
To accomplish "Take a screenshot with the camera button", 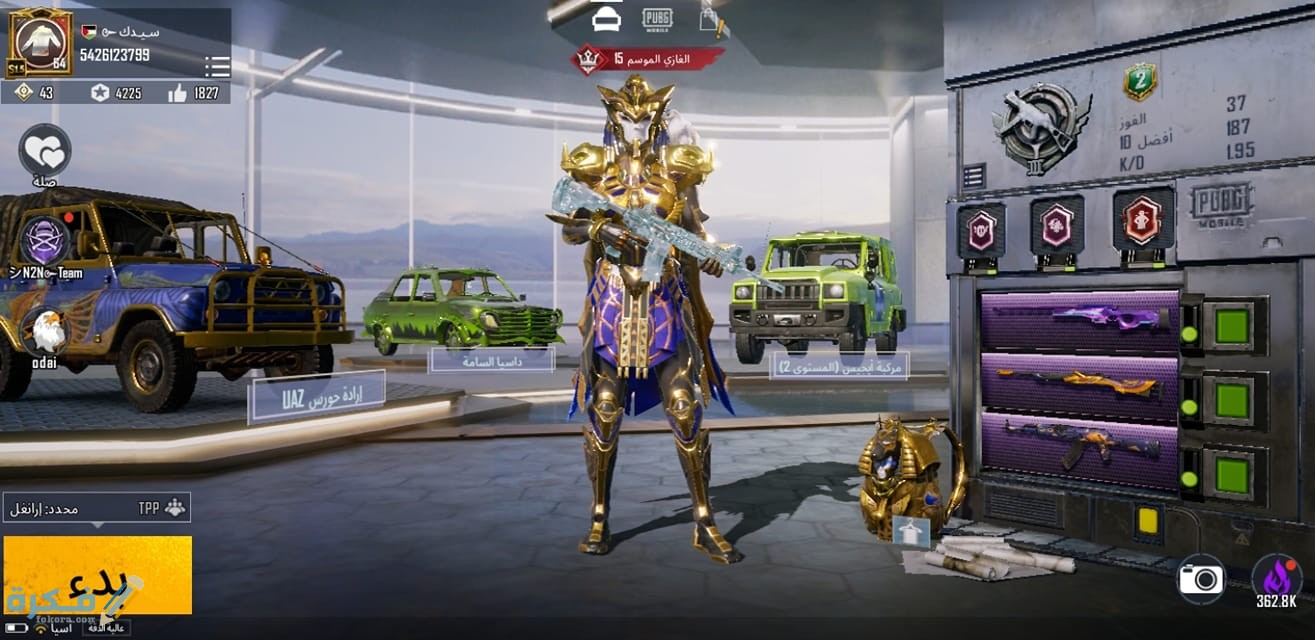I will [x=1201, y=578].
